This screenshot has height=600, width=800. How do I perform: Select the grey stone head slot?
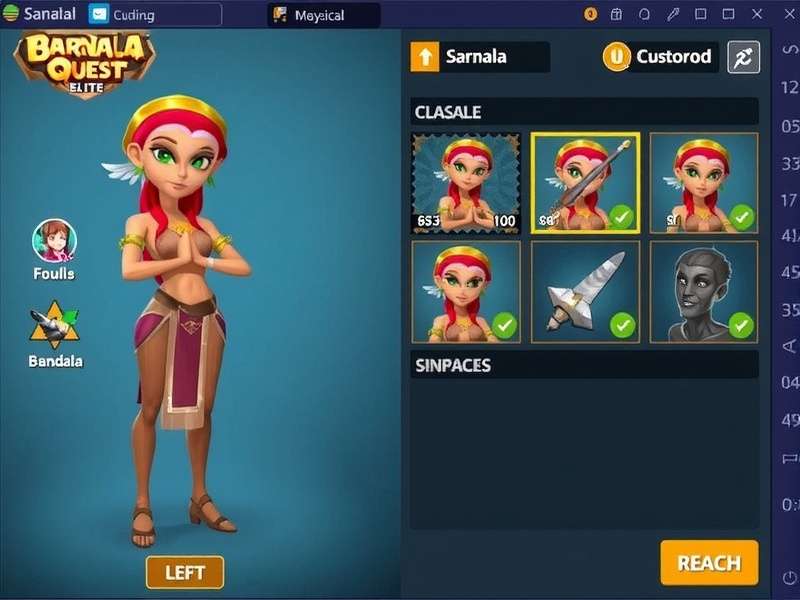pos(704,292)
